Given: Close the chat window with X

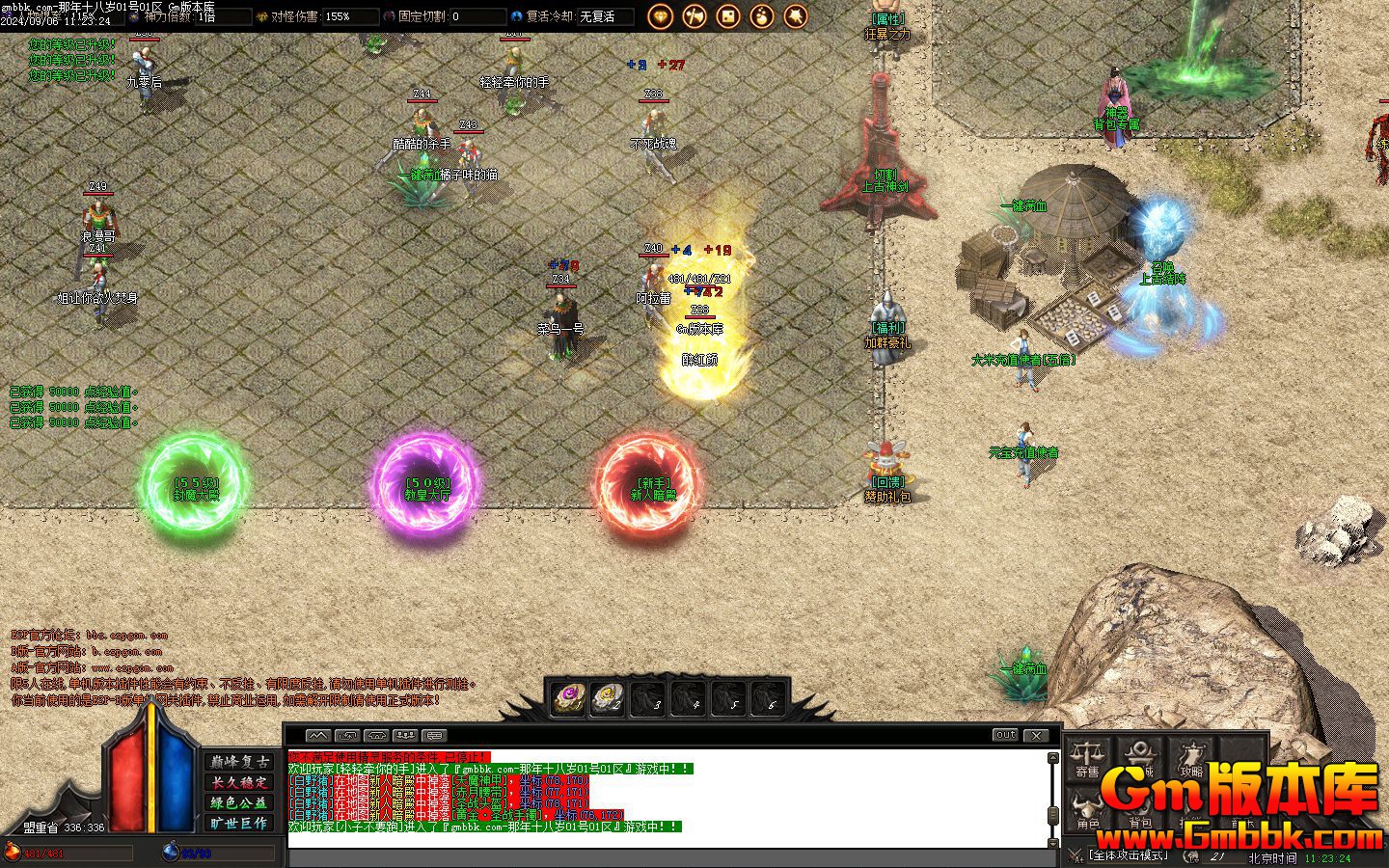Looking at the screenshot, I should [1036, 735].
